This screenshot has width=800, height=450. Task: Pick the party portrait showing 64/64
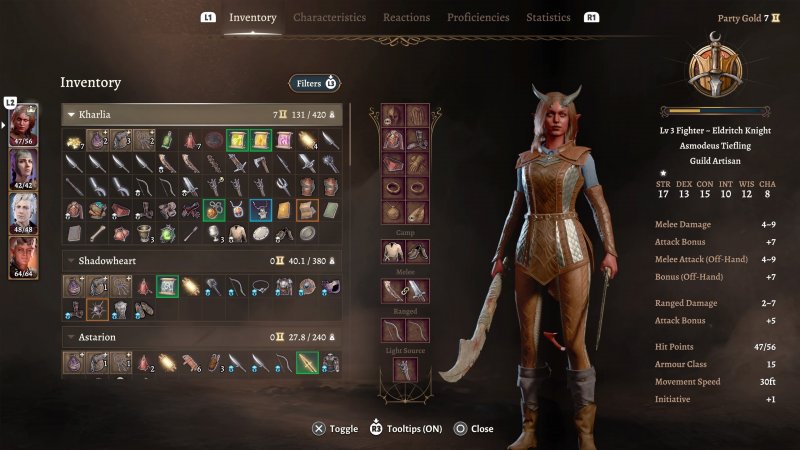coord(23,256)
